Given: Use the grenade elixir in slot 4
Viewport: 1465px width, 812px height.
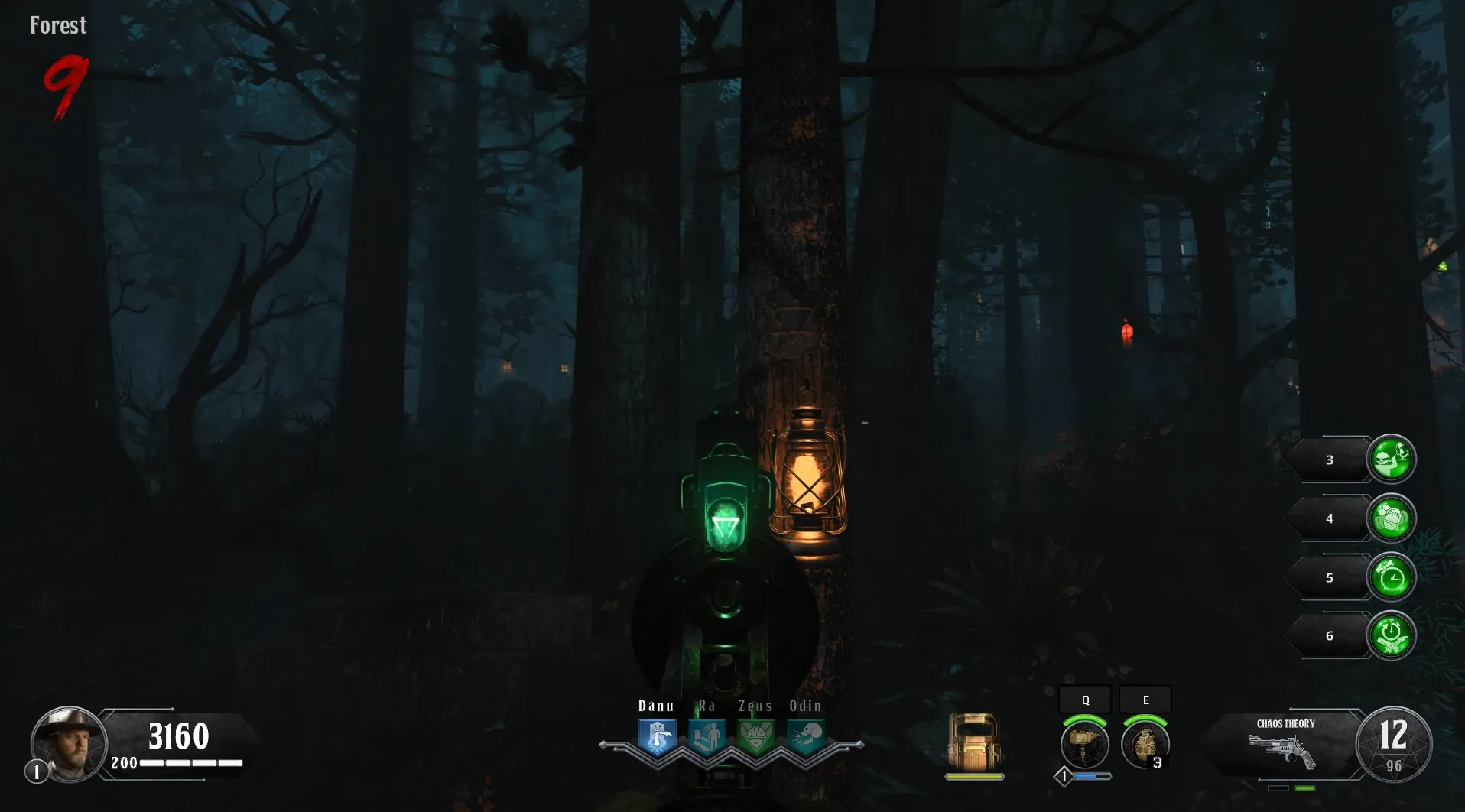Looking at the screenshot, I should click(x=1391, y=518).
